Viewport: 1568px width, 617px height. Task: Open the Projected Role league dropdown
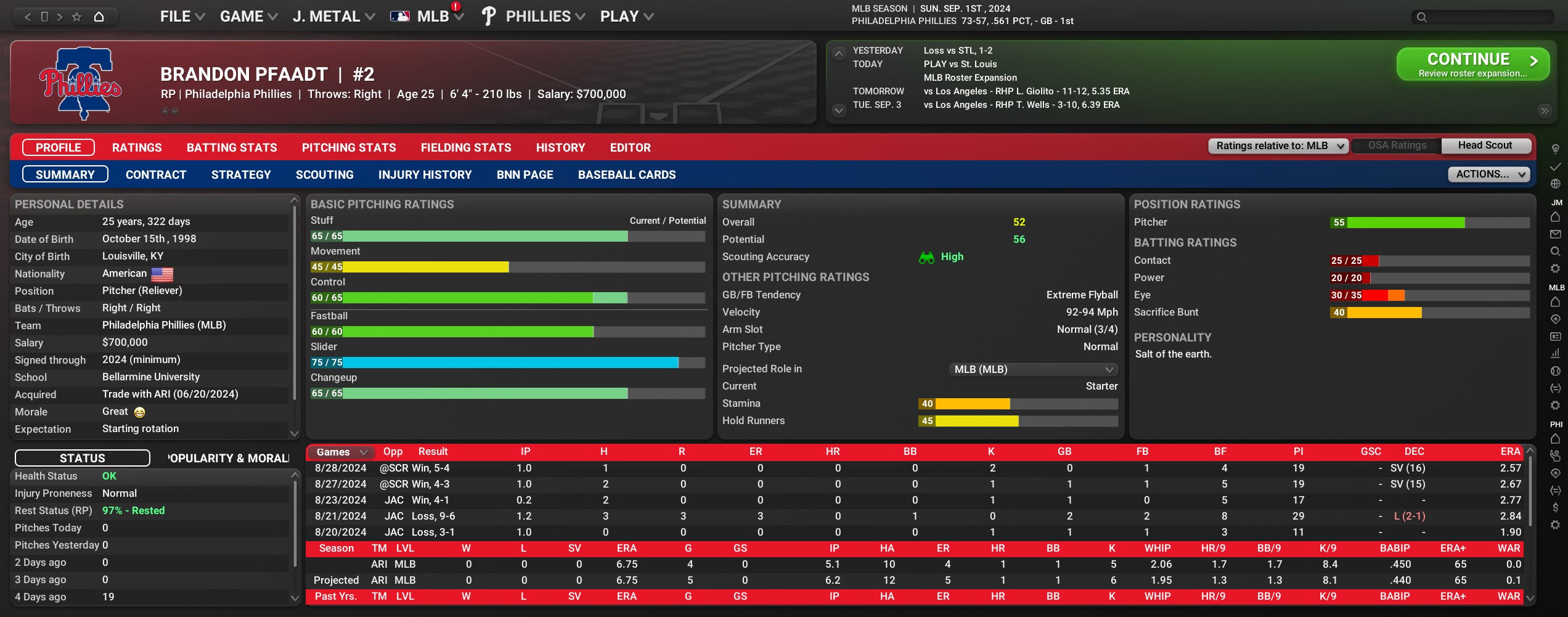pos(1033,370)
